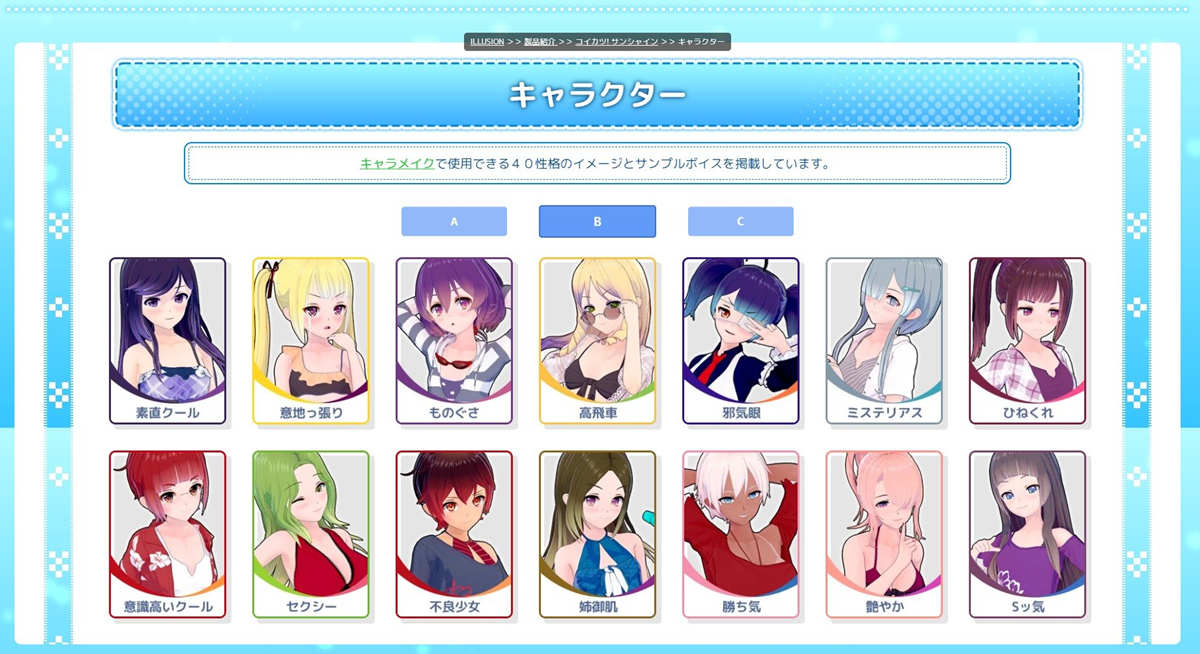View the ミステリアス character card
Screen dimensions: 1200x654
pyautogui.click(x=884, y=340)
